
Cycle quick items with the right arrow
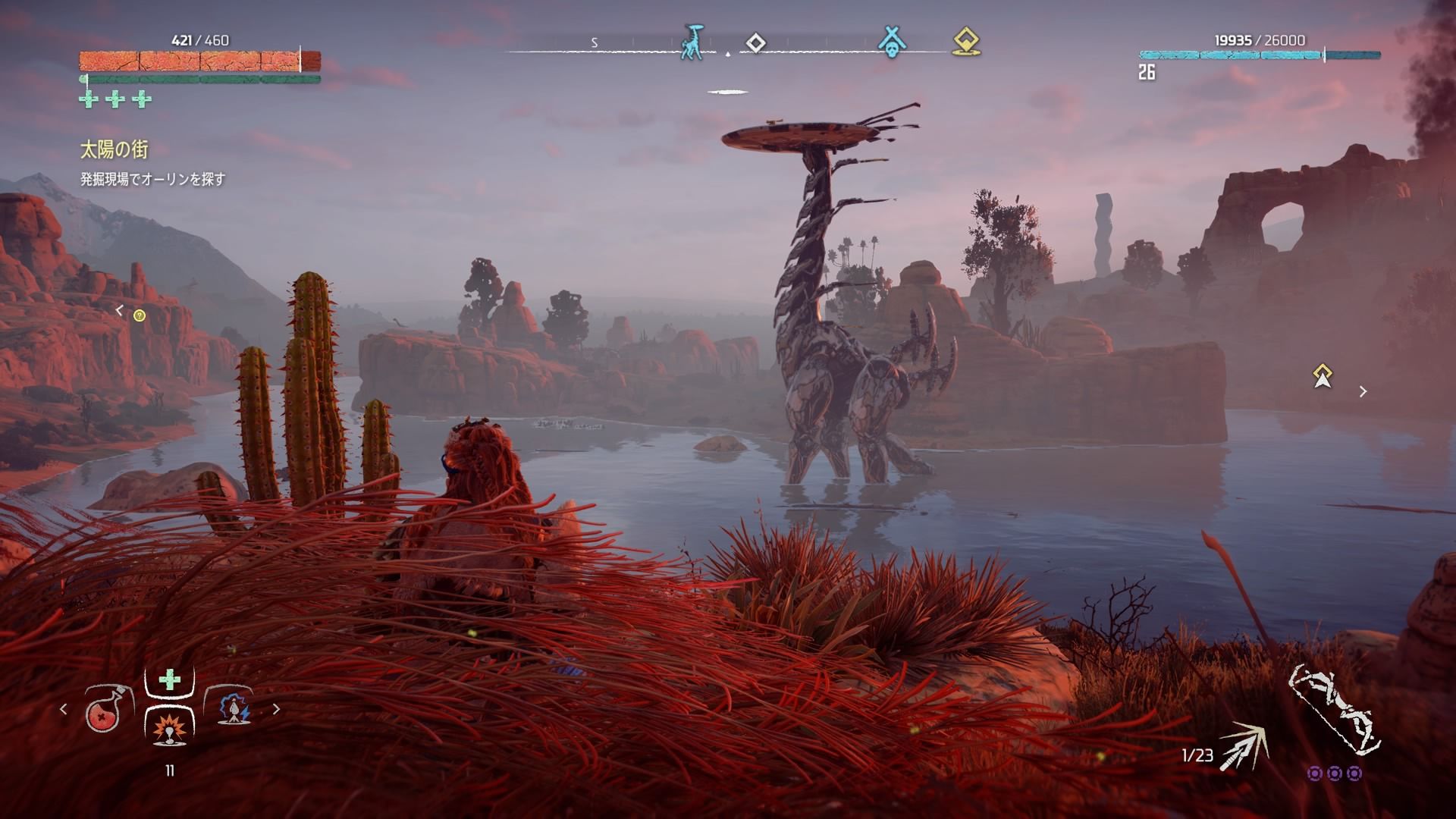pos(276,709)
